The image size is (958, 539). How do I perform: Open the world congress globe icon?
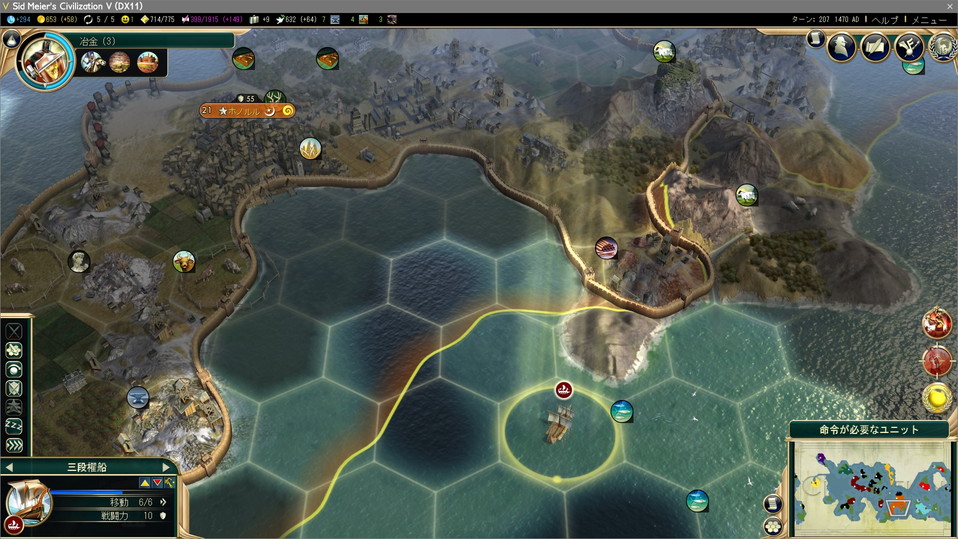[941, 47]
